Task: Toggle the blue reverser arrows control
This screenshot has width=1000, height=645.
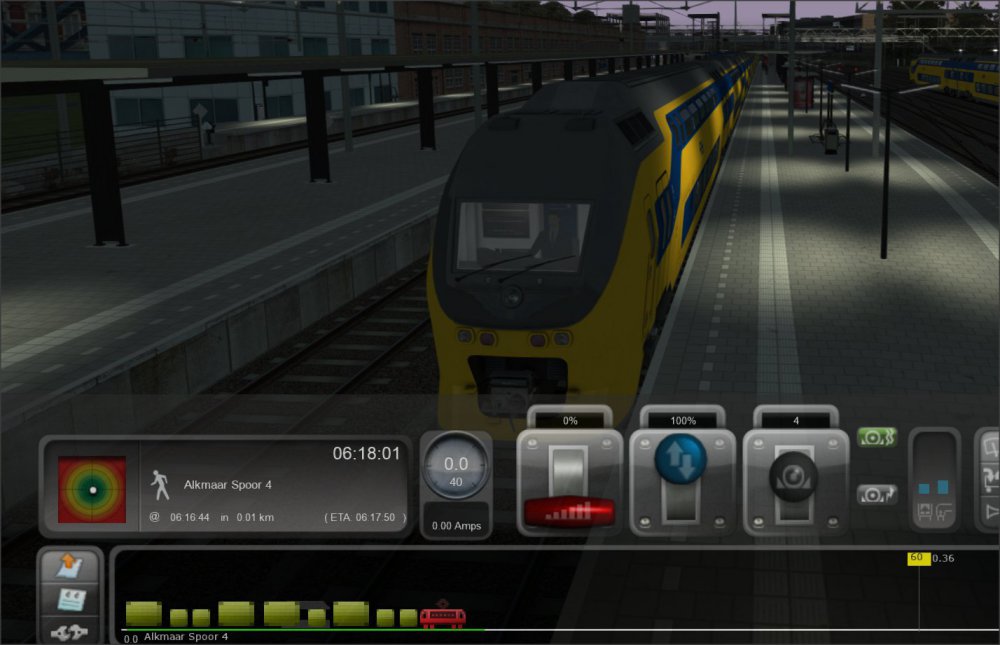Action: [680, 460]
